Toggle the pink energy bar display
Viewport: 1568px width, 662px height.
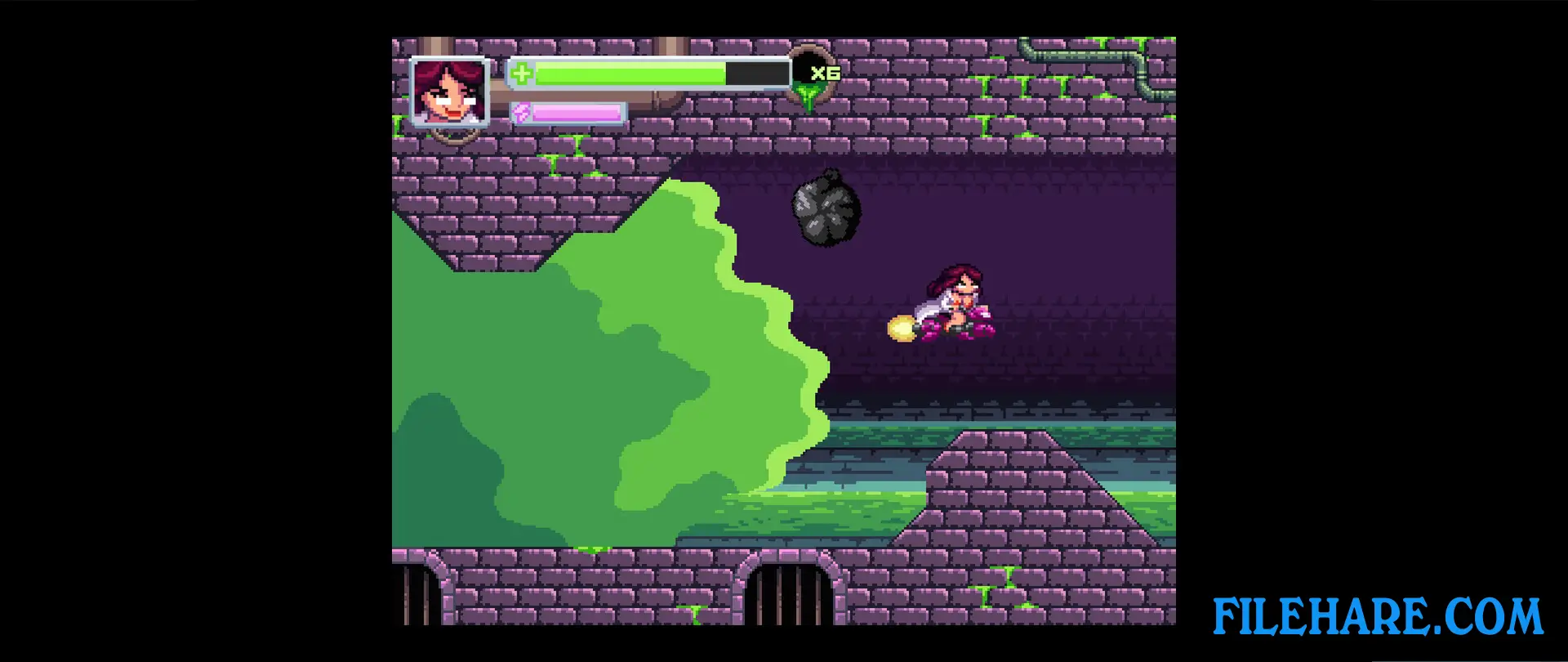click(x=568, y=113)
